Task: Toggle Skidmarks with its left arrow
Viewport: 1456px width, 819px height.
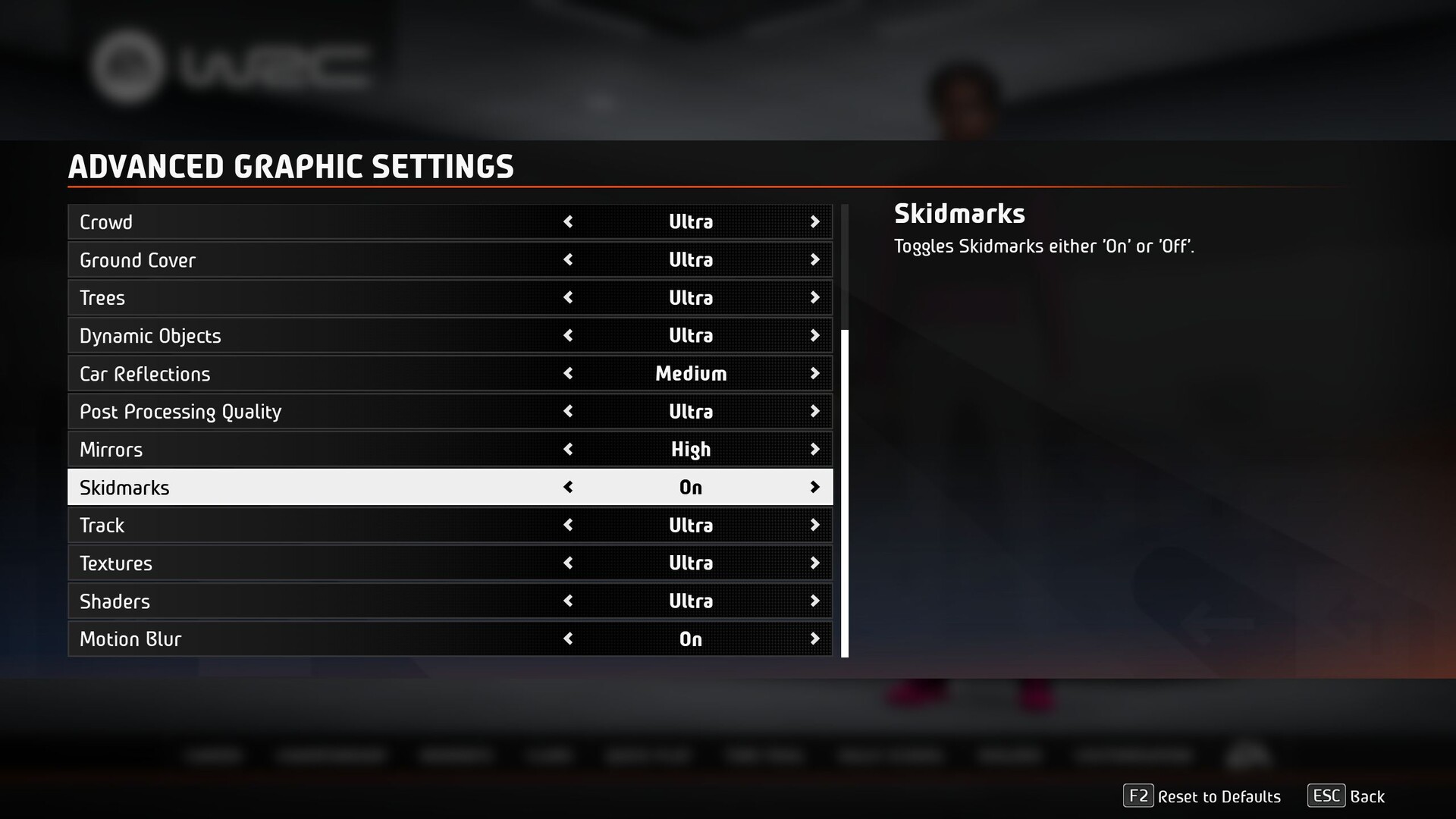Action: pyautogui.click(x=568, y=488)
